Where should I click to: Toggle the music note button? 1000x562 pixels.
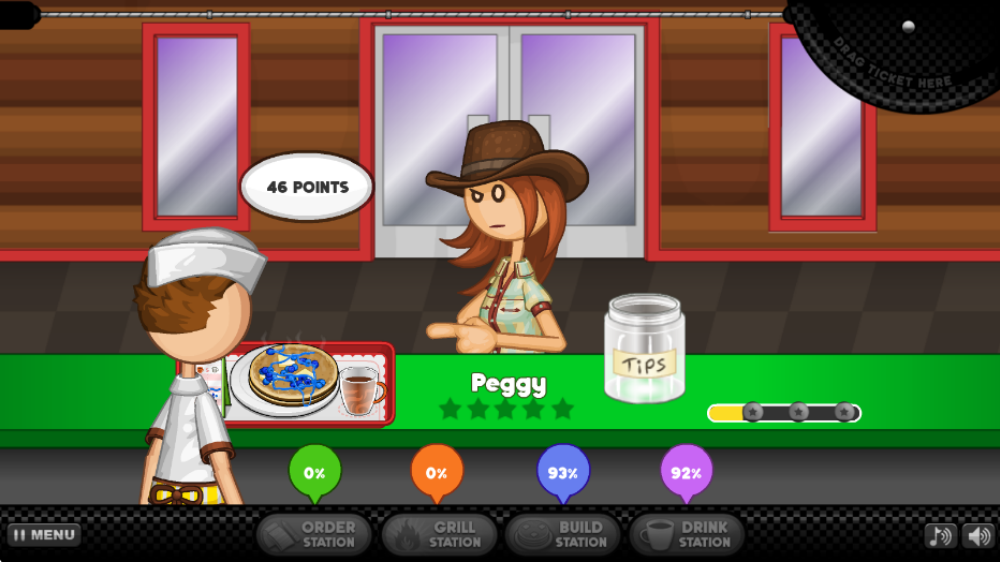940,536
